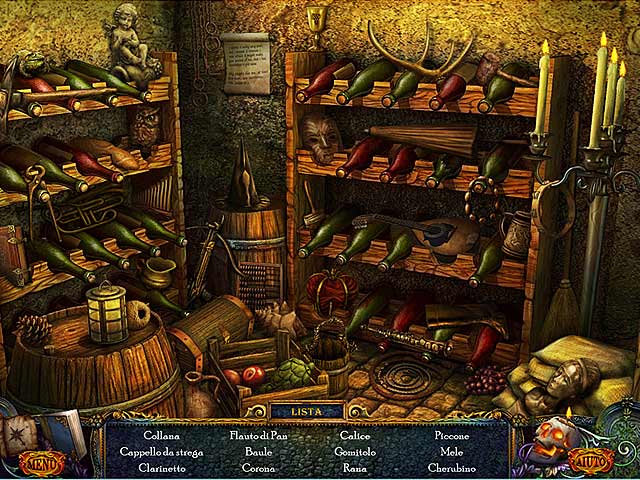Choose 'Cappello da strega' list entry
Viewport: 640px width, 480px height.
coord(161,452)
